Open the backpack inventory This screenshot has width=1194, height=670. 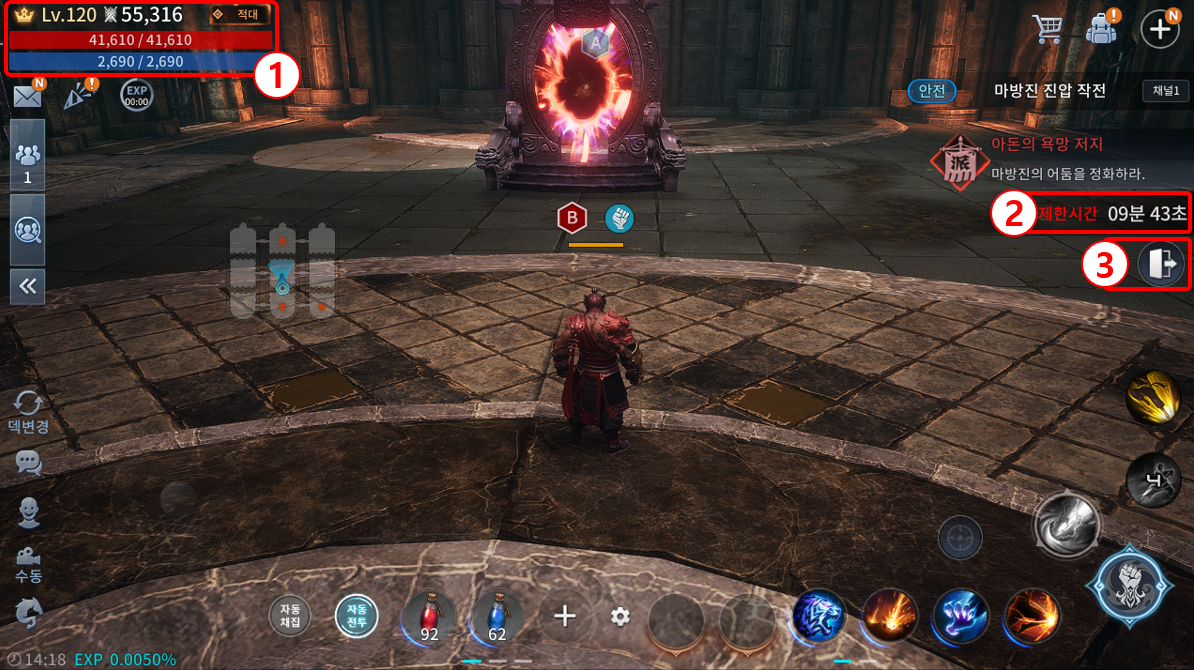click(1101, 29)
